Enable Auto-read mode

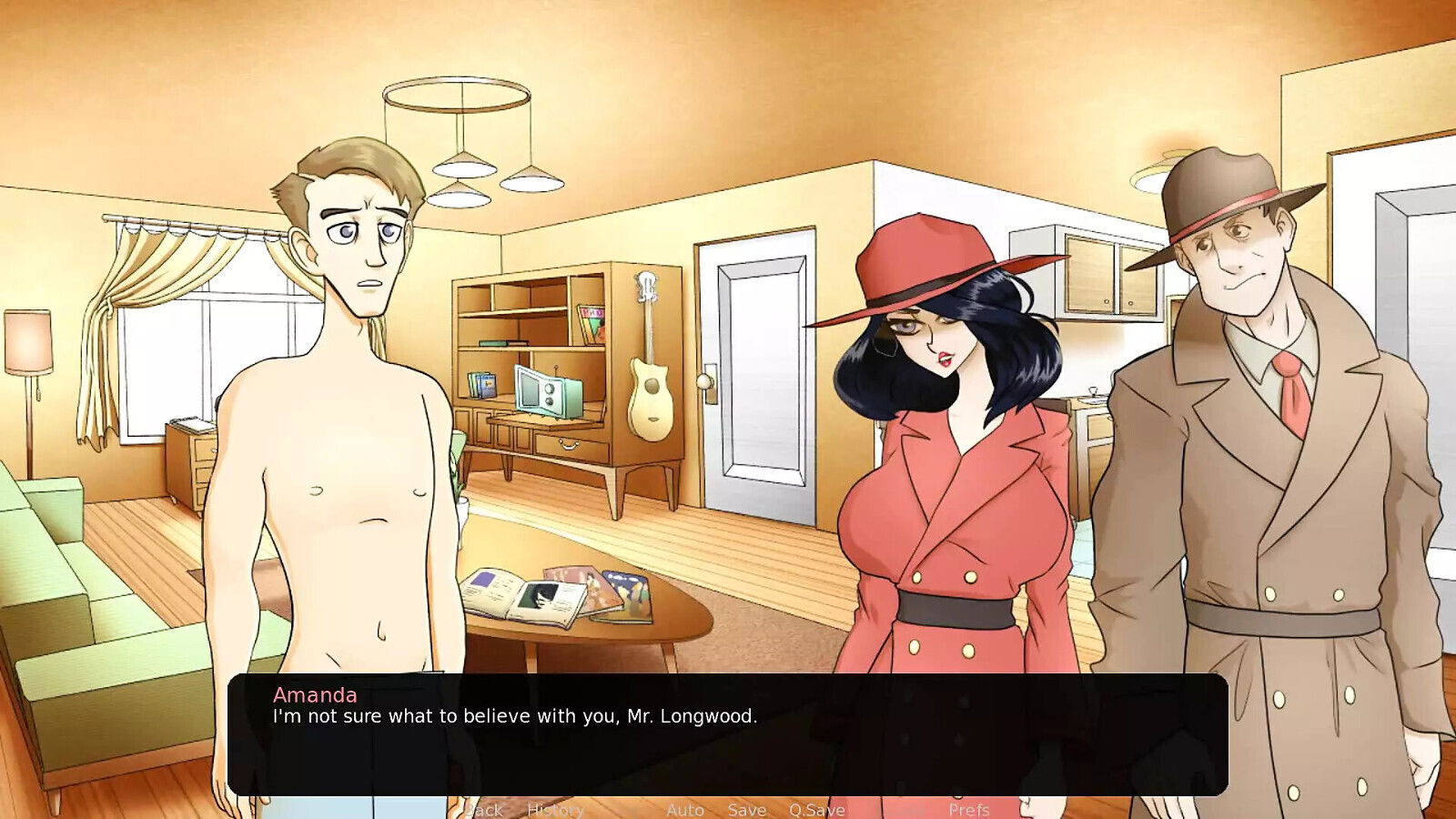click(686, 809)
